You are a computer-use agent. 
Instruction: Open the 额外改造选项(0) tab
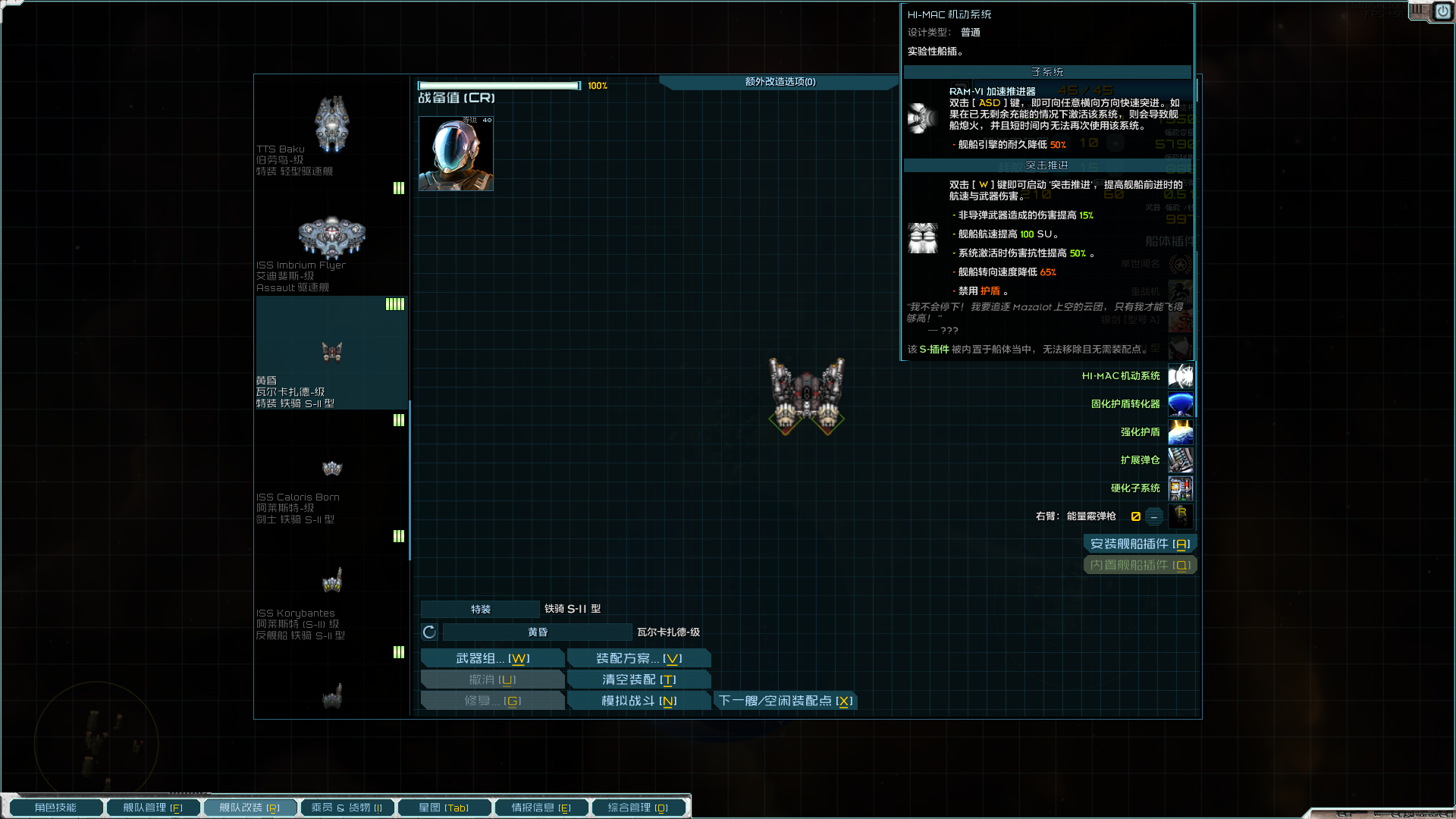778,82
